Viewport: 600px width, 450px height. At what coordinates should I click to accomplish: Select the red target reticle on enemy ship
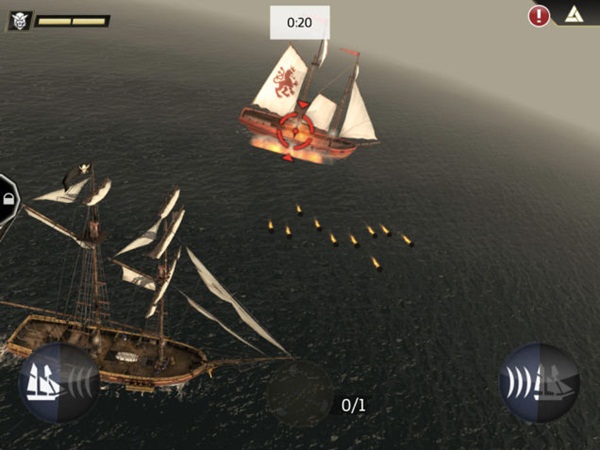295,128
